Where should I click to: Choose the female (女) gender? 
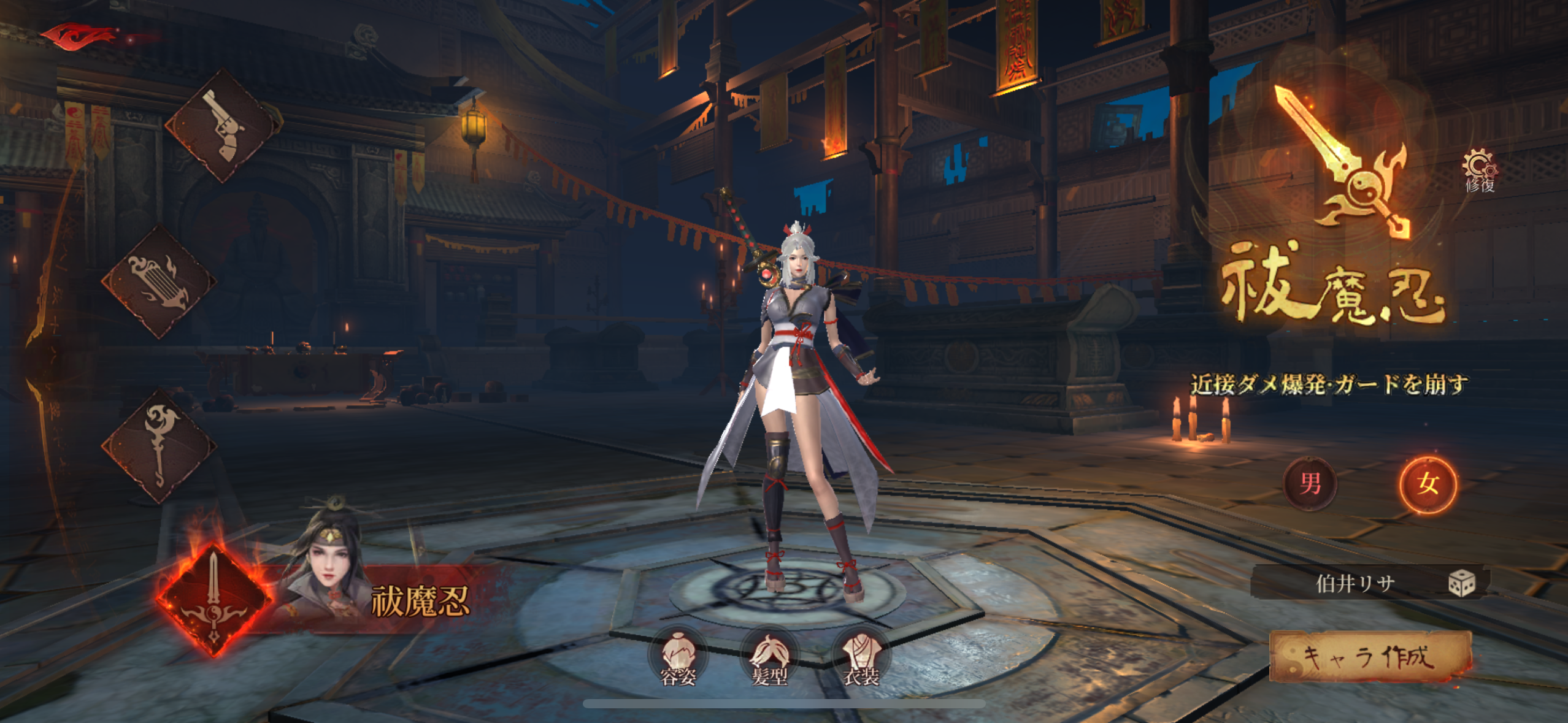(1428, 484)
